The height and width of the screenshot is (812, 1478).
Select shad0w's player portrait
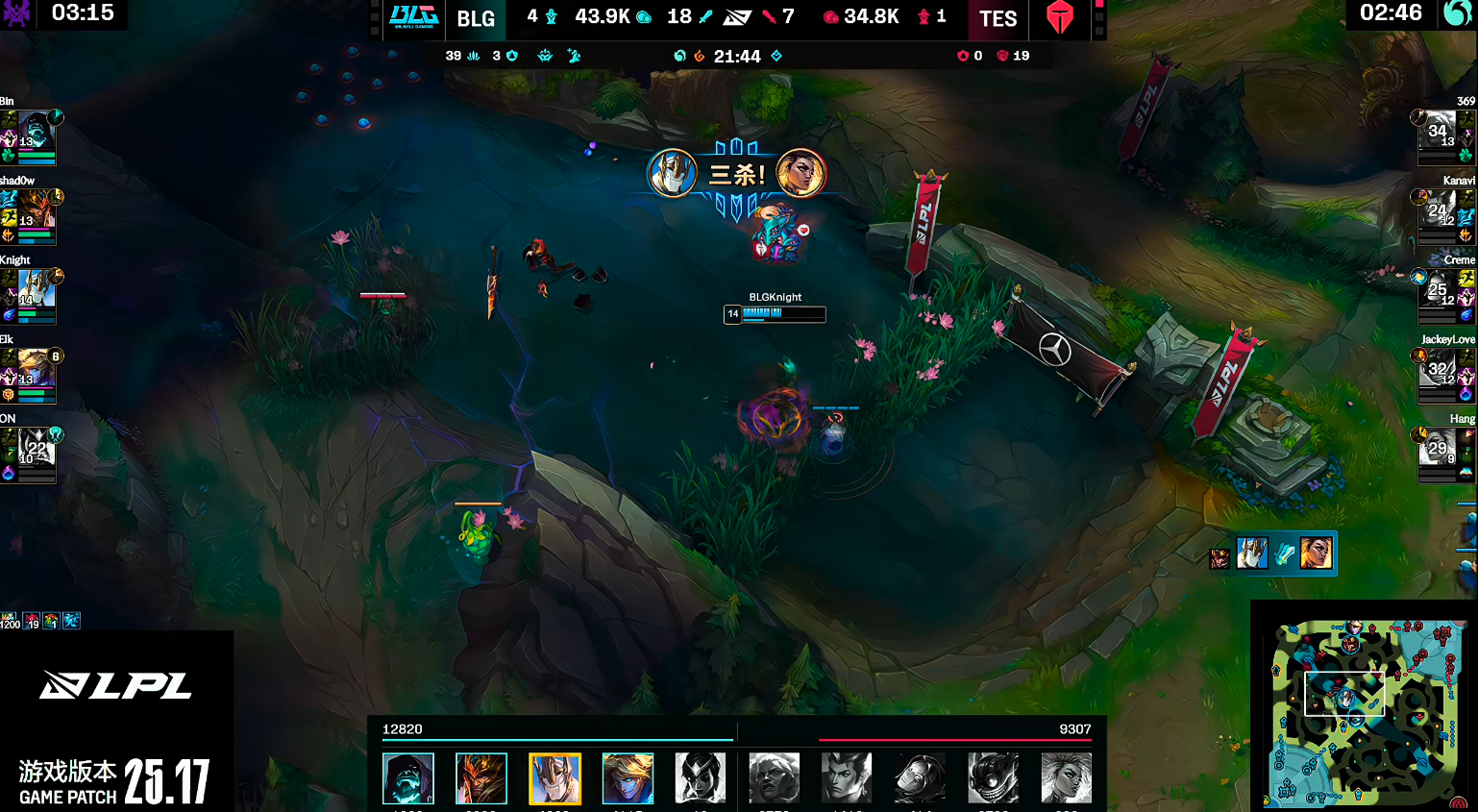coord(36,211)
